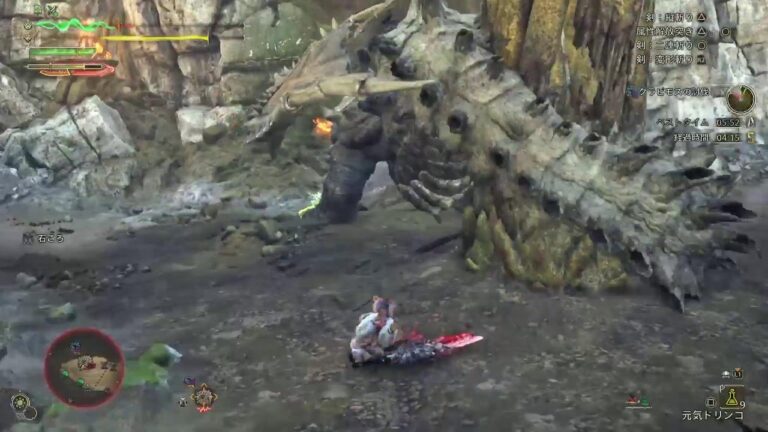Click the round gear-like icon below the minimap
The height and width of the screenshot is (432, 768).
20,403
